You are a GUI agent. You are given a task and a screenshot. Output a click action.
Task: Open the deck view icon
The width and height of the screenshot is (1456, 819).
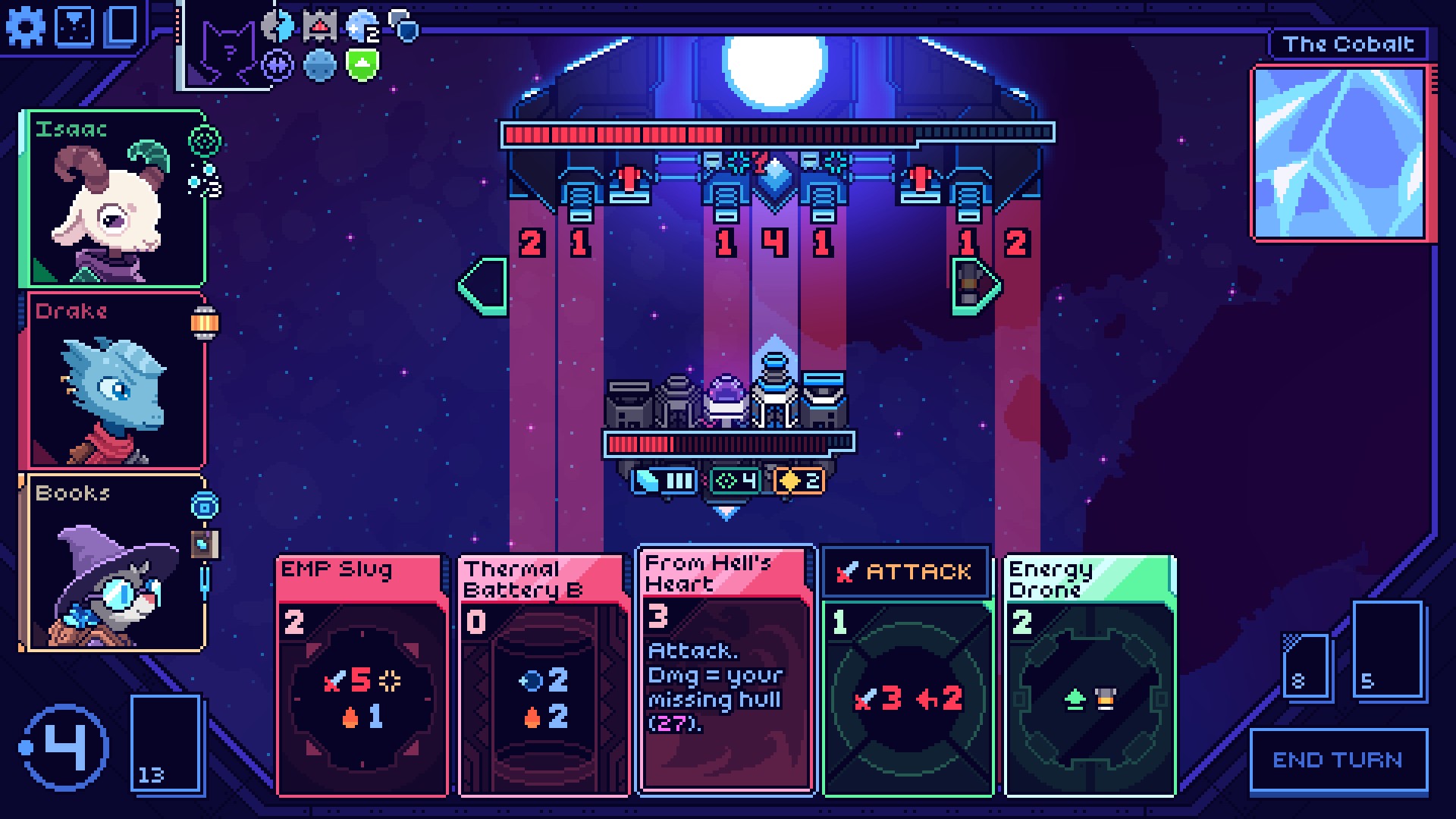[122, 27]
